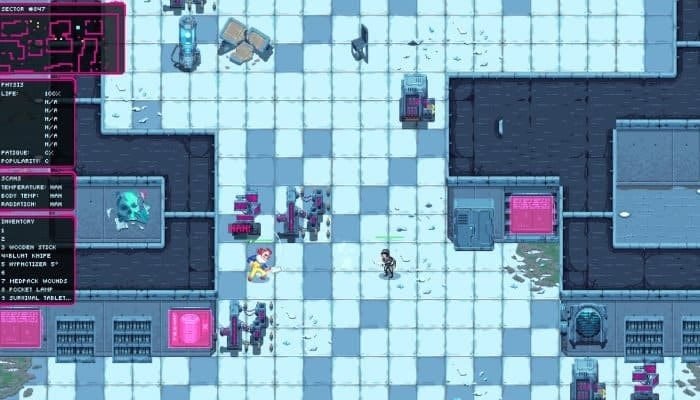
Task: Select the Hypnotizer inventory item
Action: pyautogui.click(x=36, y=264)
